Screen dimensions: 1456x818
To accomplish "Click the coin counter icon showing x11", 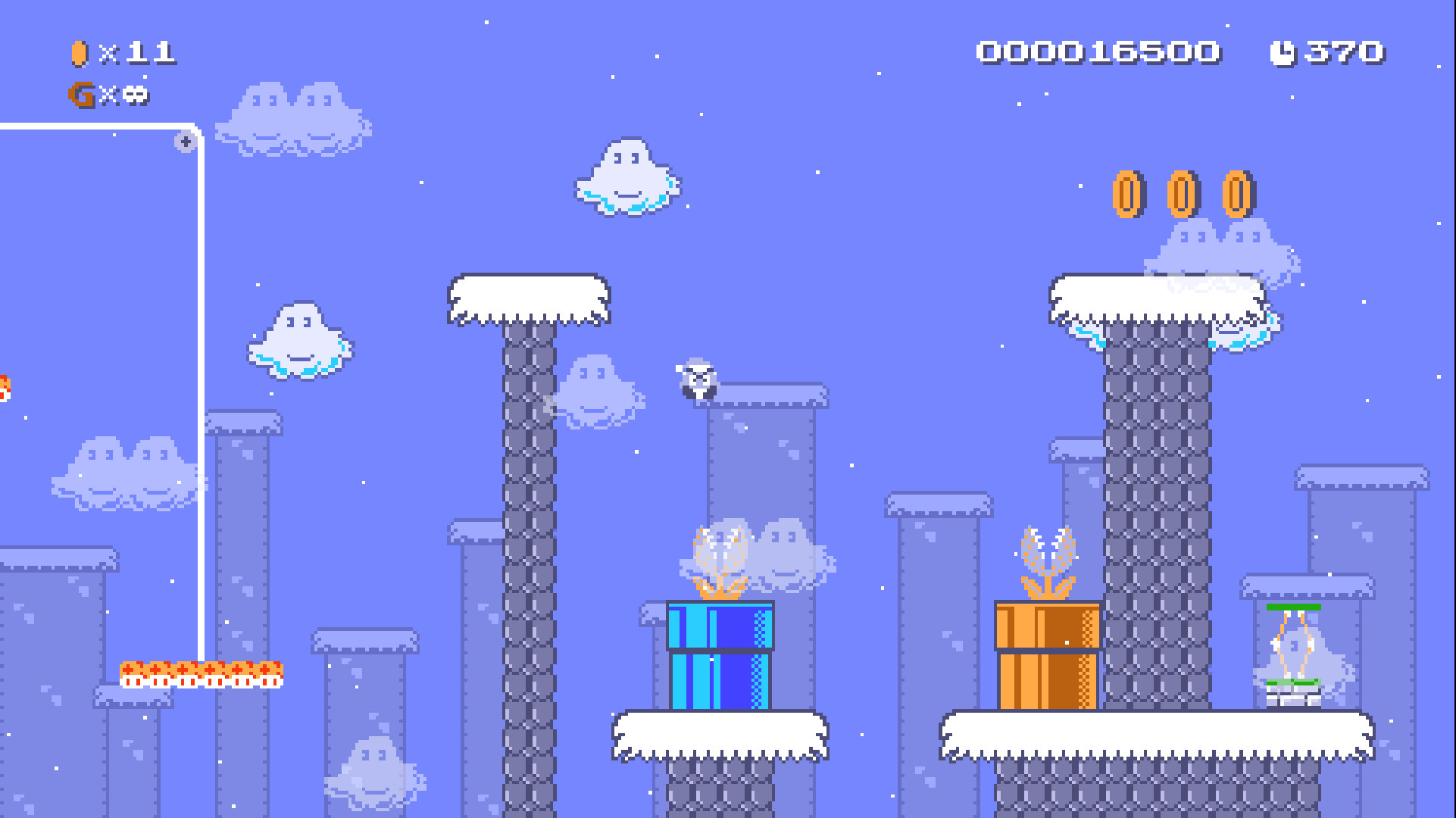I will [x=79, y=52].
